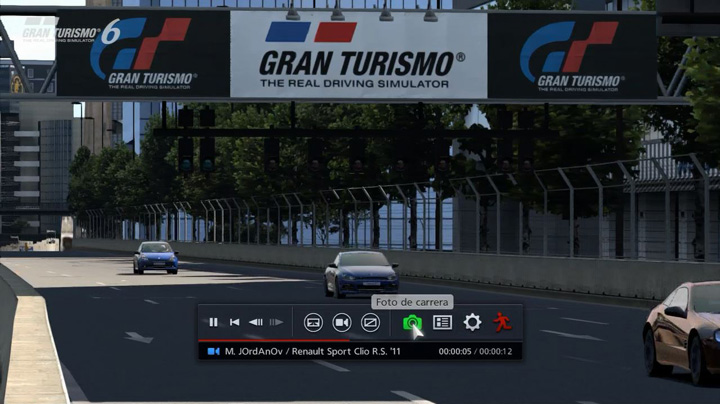Open Foto de carrera with the green camera
This screenshot has height=404, width=720.
tap(411, 322)
